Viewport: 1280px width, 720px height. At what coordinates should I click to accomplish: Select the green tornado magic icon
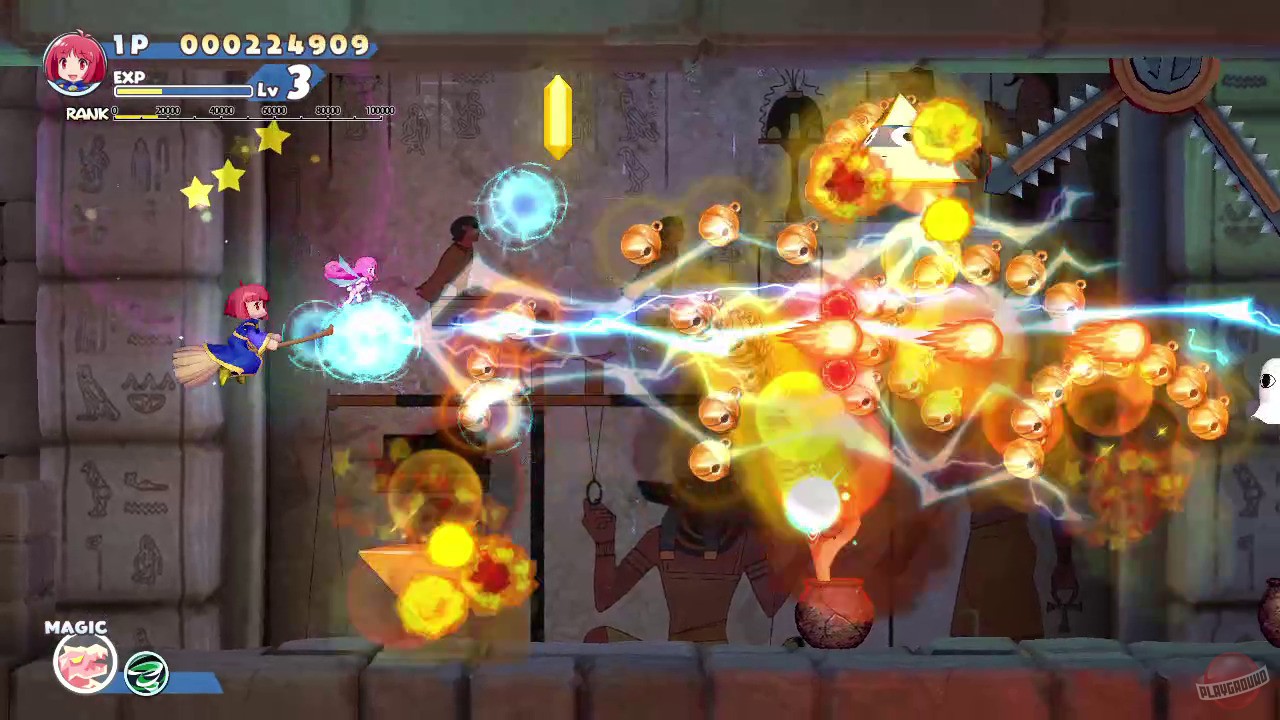[146, 674]
